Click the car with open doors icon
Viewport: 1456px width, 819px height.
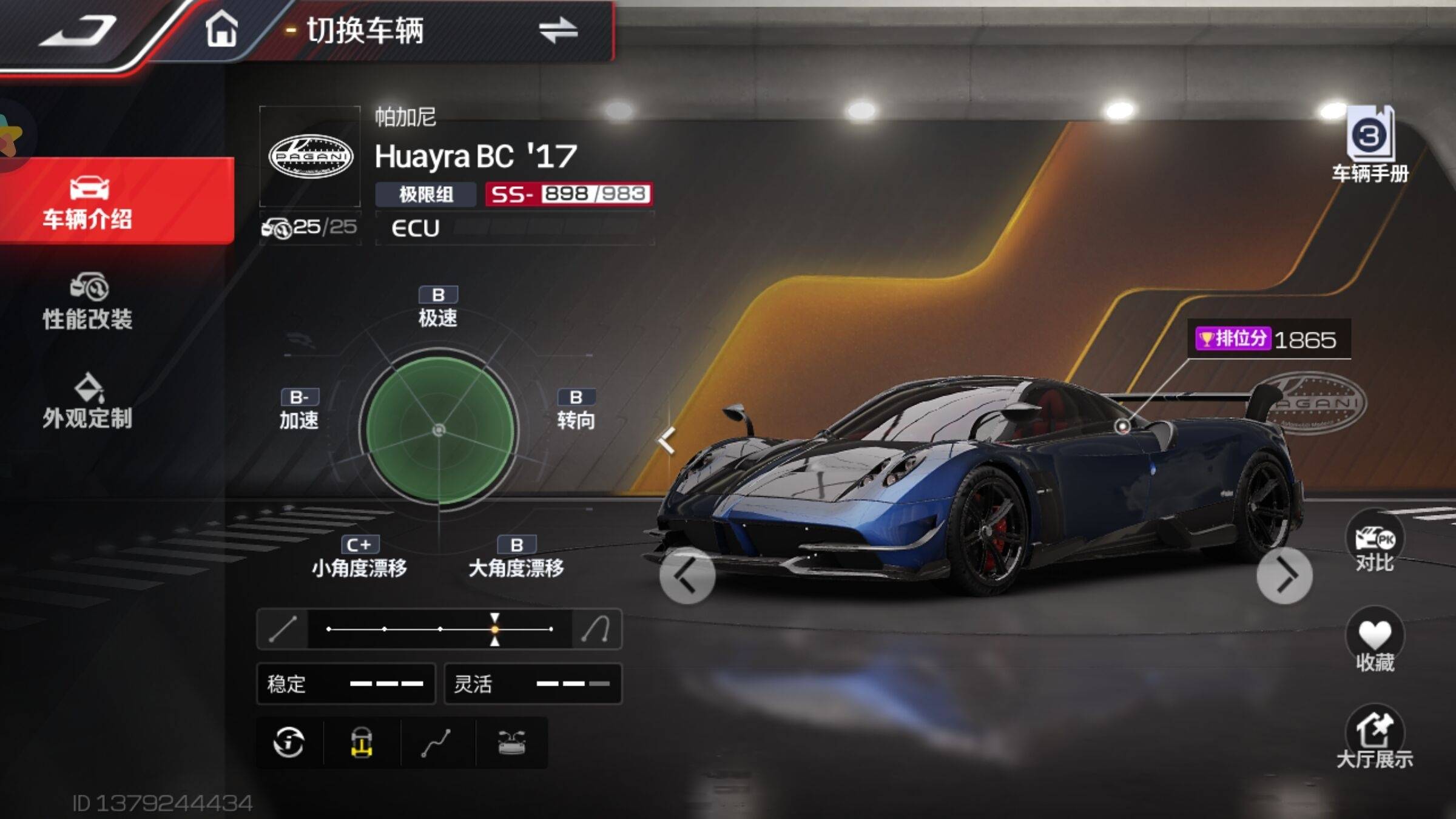511,743
